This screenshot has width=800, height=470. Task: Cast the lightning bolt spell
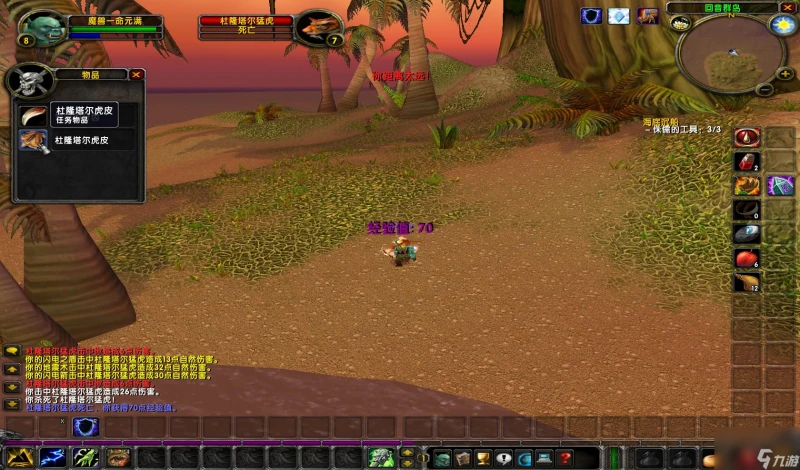(x=52, y=457)
